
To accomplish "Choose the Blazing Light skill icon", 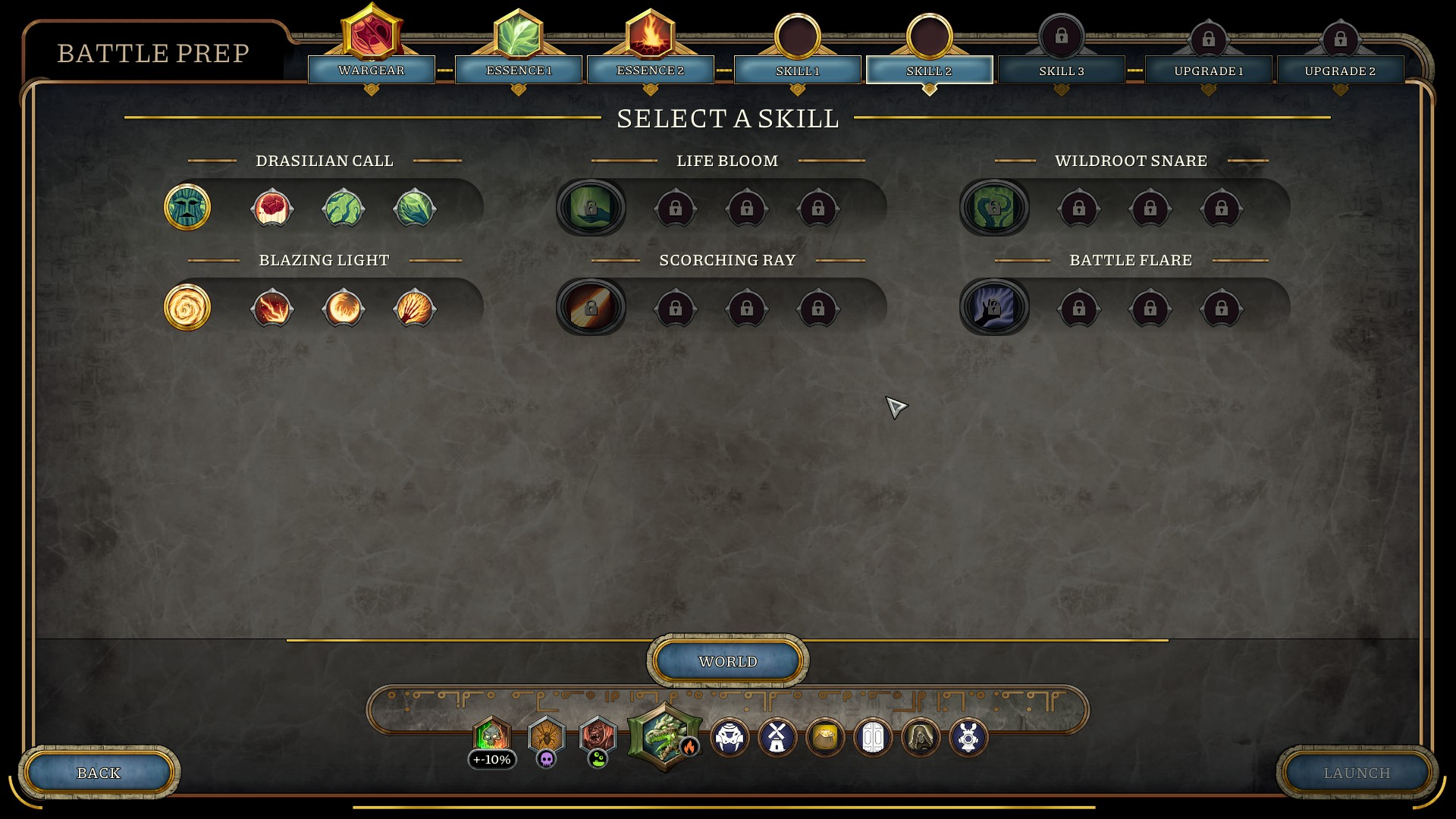I will pos(187,307).
